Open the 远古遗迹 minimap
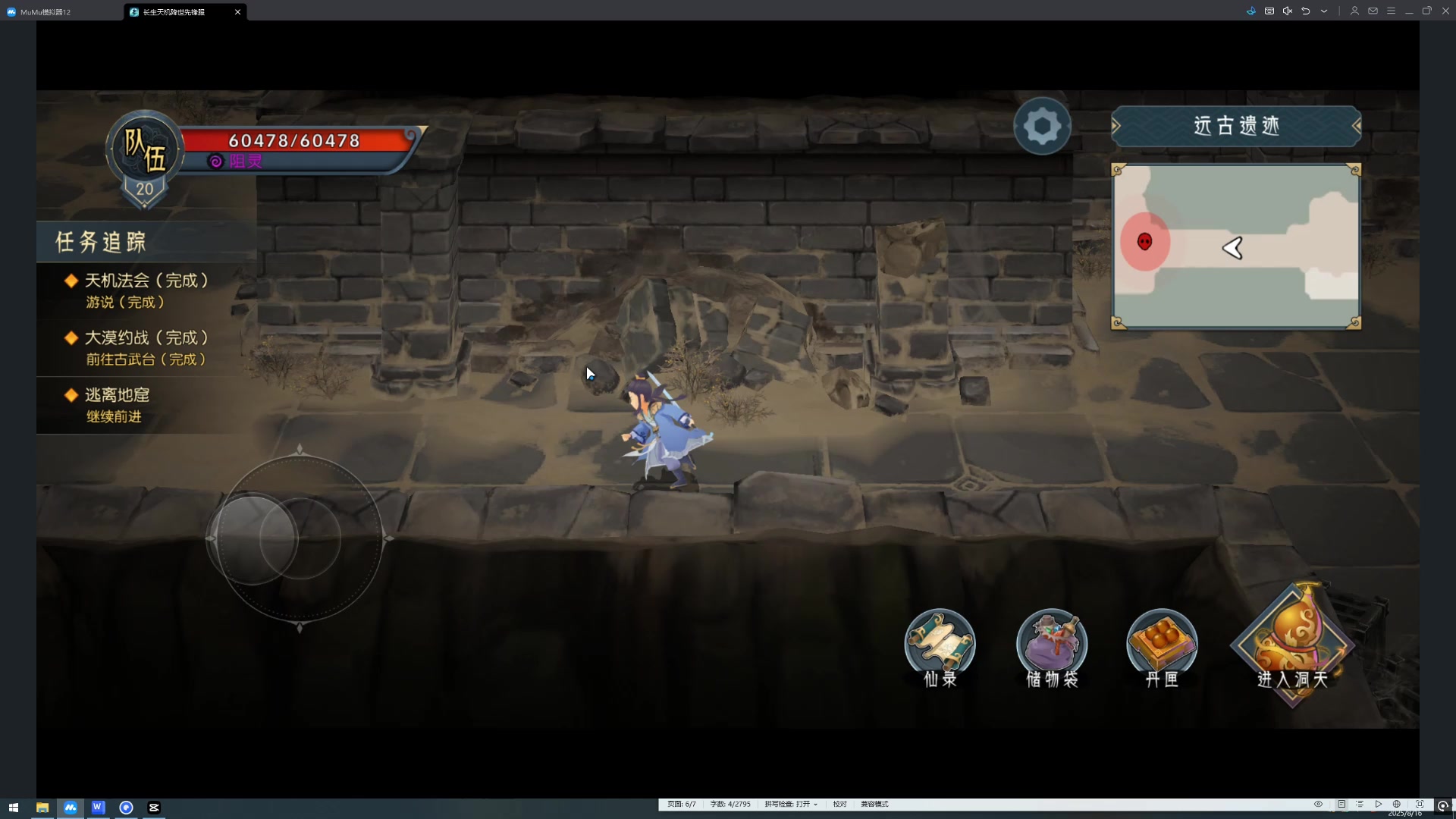Screen dimensions: 1456x819 point(1236,247)
